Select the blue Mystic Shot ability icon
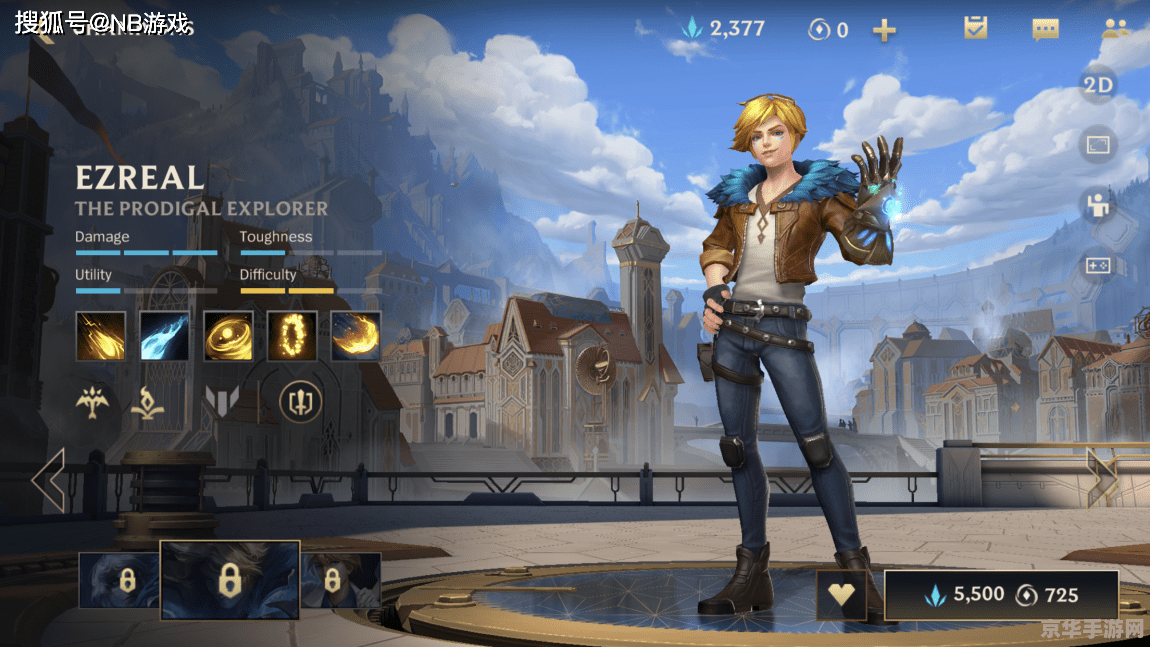Image resolution: width=1150 pixels, height=647 pixels. 165,336
